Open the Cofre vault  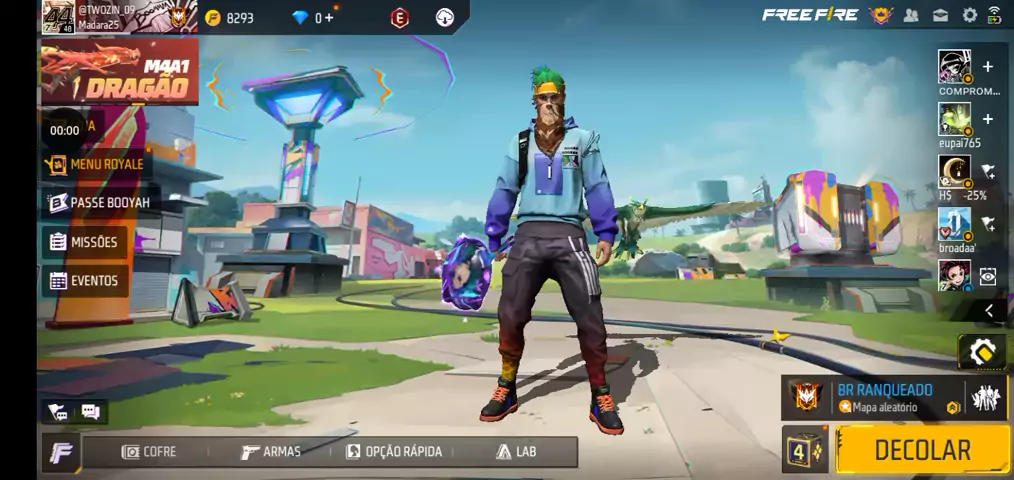click(x=149, y=452)
